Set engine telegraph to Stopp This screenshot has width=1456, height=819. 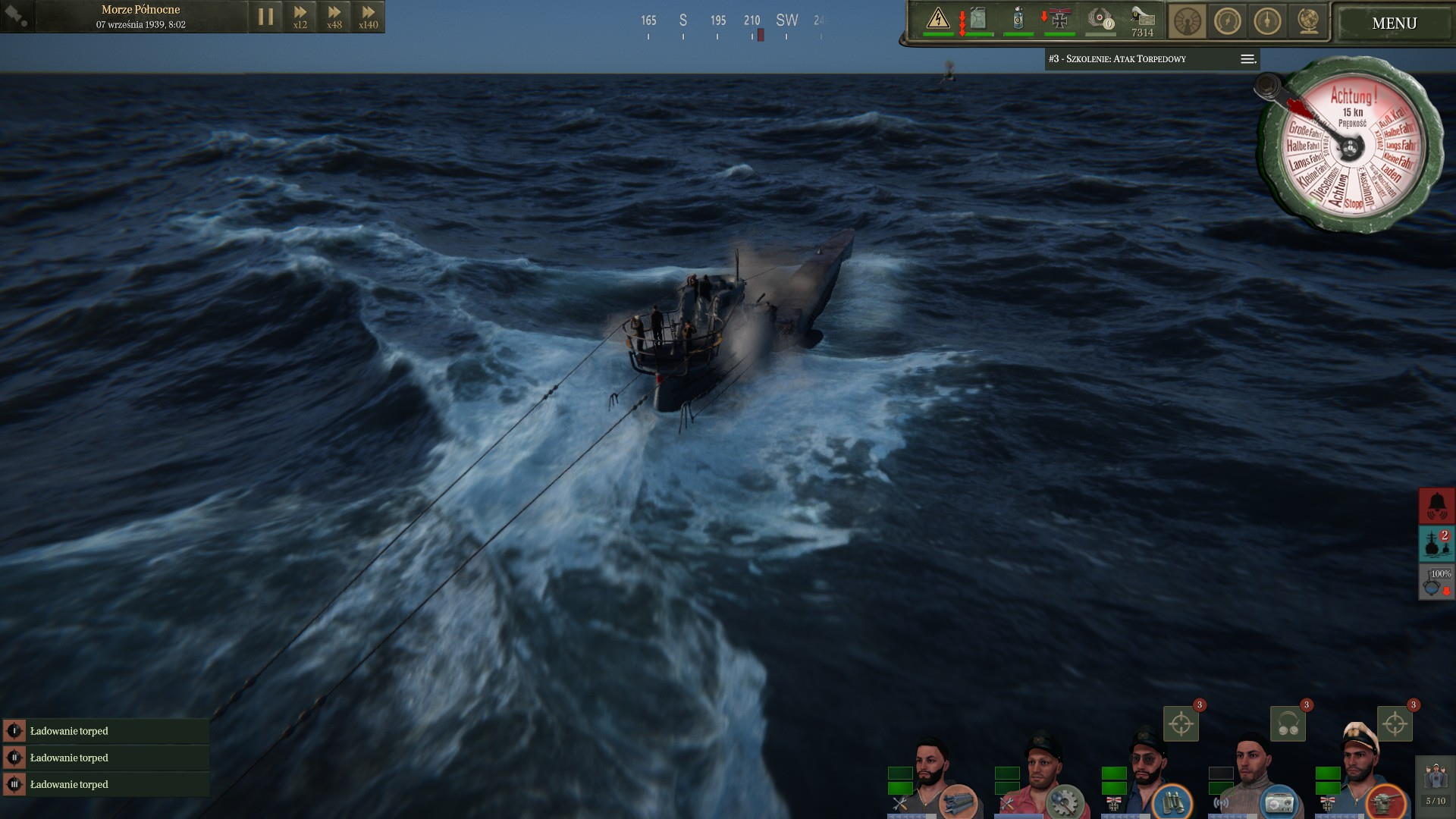pyautogui.click(x=1353, y=203)
